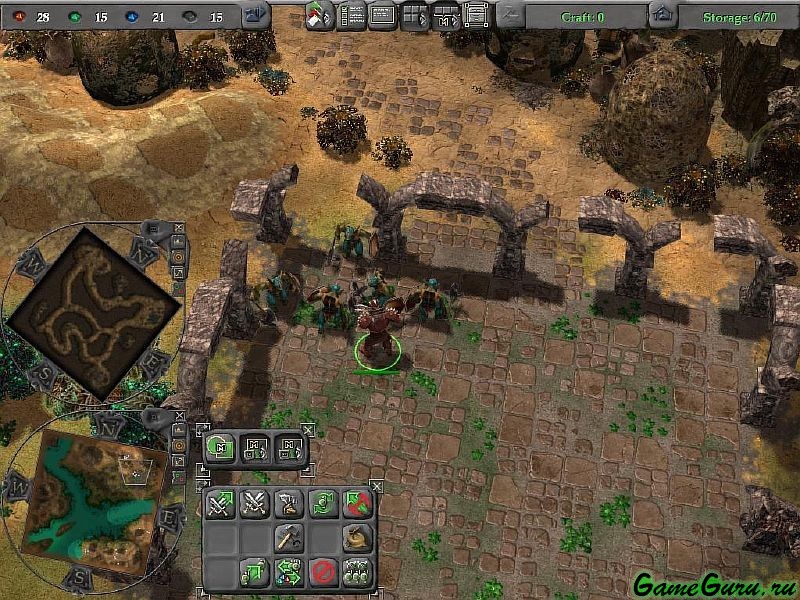Select the green highlighted group button
Viewport: 800px width, 600px height.
pyautogui.click(x=221, y=447)
